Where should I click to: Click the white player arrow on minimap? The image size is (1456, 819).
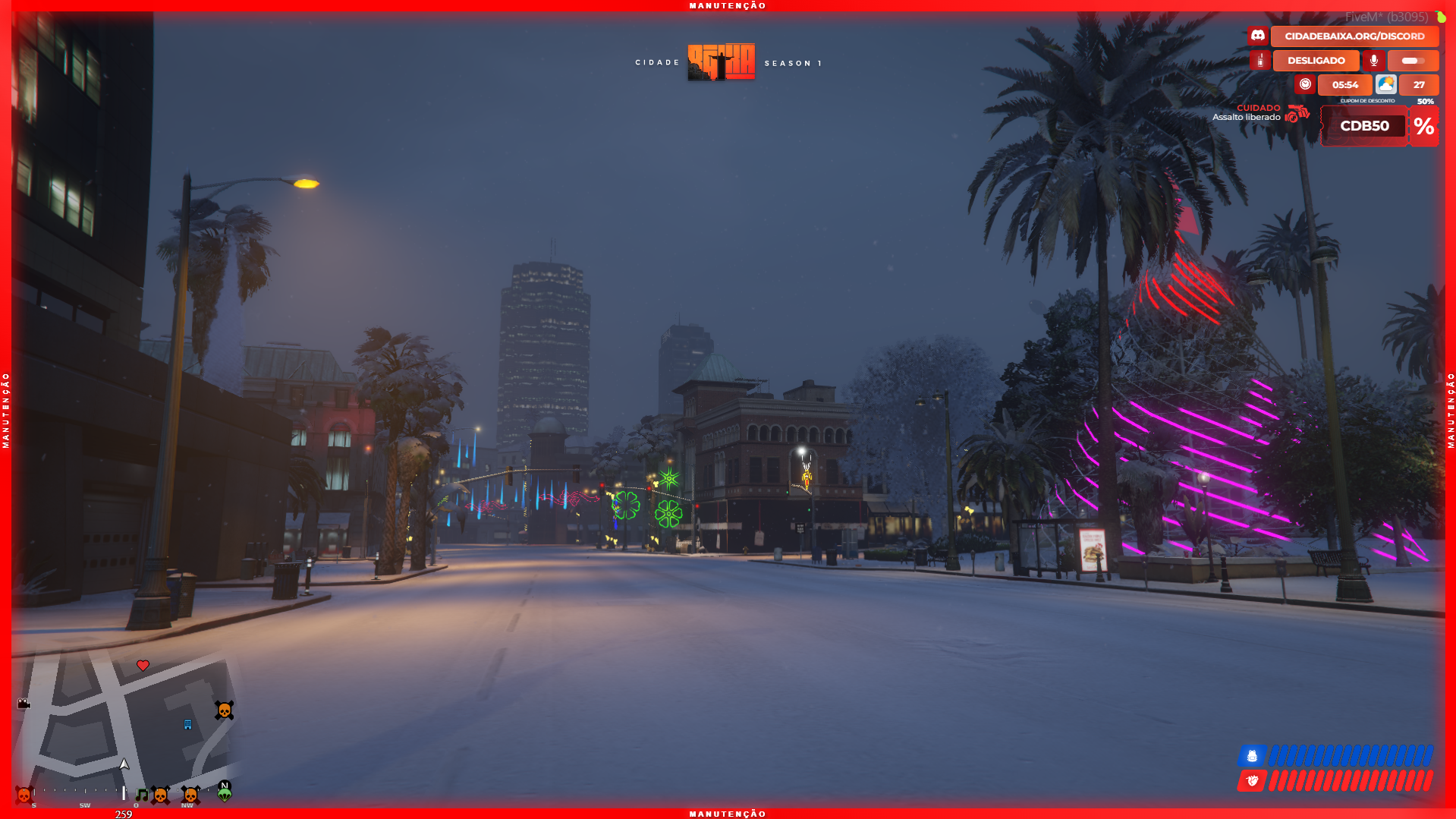click(124, 764)
